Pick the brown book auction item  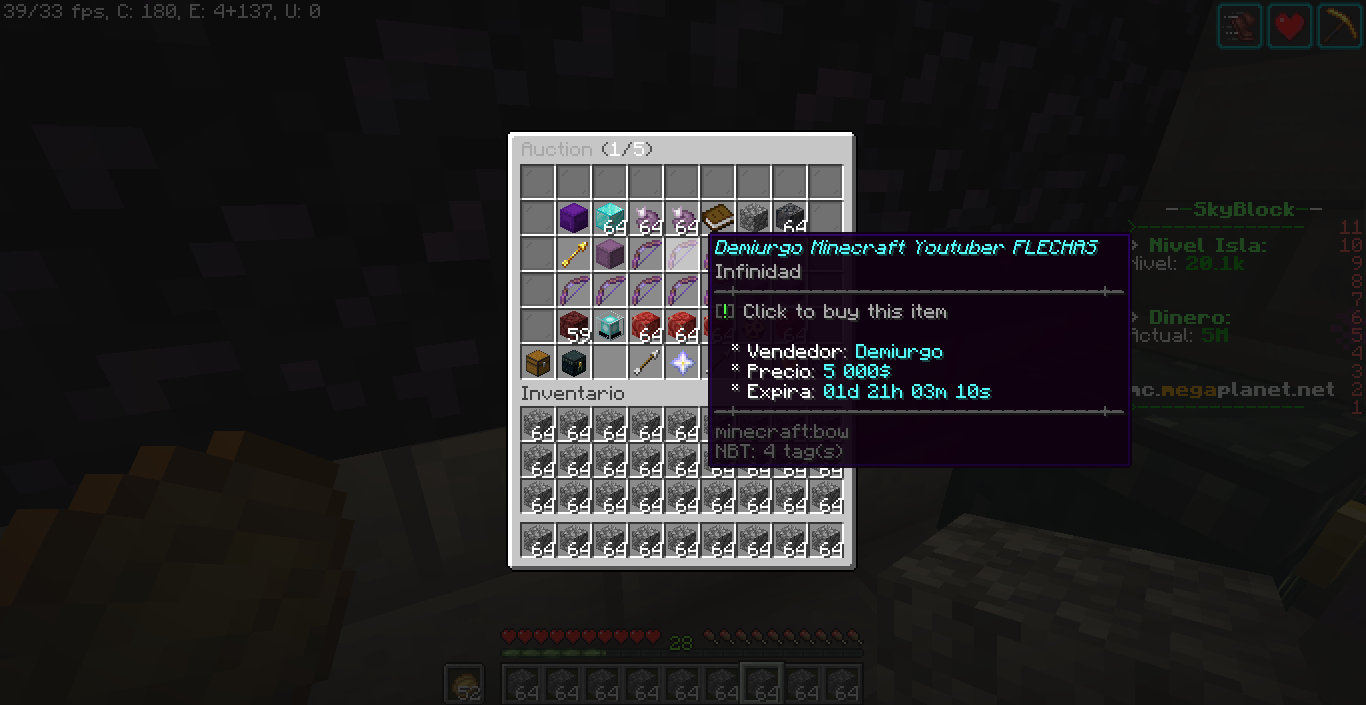point(717,217)
